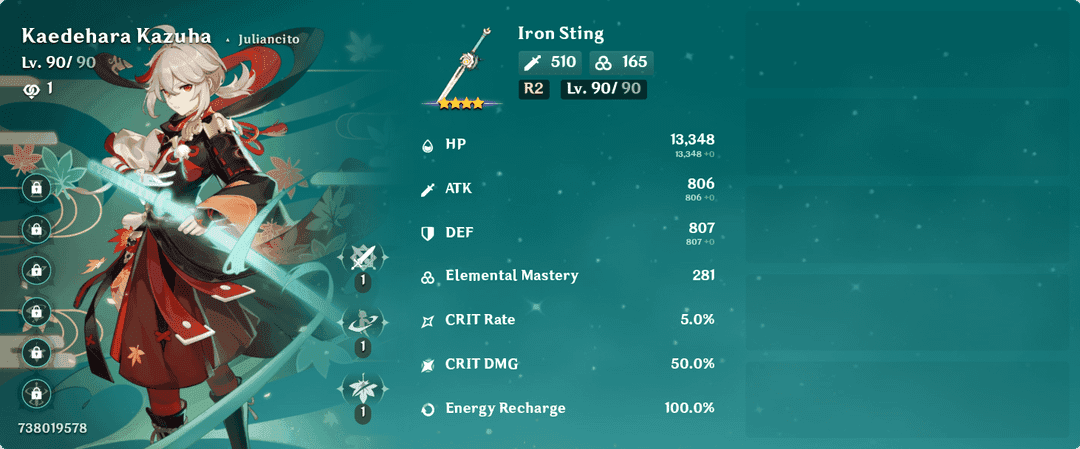
Task: Select the swirling wind elemental skill talent
Action: (x=362, y=322)
